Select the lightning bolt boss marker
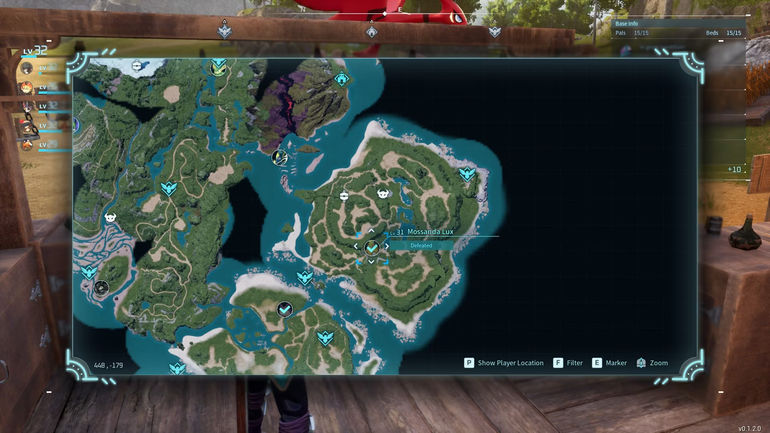The height and width of the screenshot is (433, 770). (280, 156)
